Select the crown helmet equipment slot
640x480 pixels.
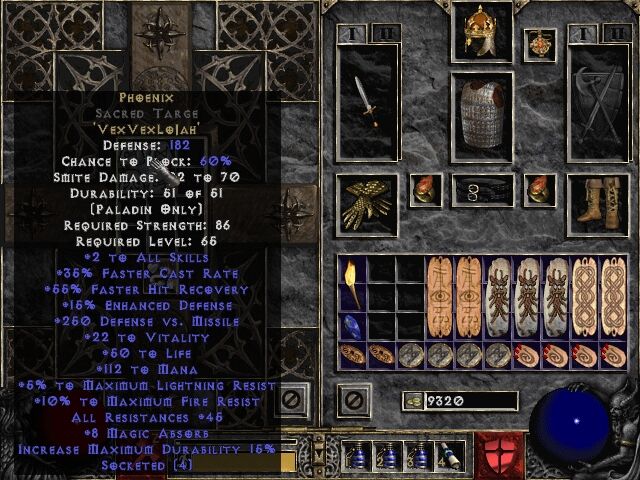[481, 33]
